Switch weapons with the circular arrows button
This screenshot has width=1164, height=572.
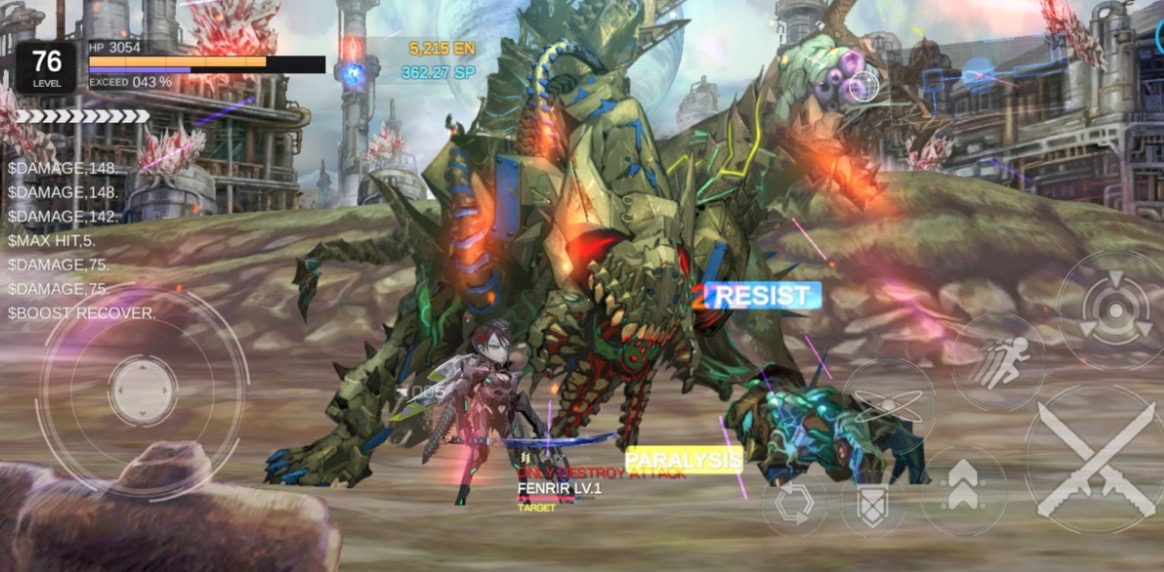794,505
